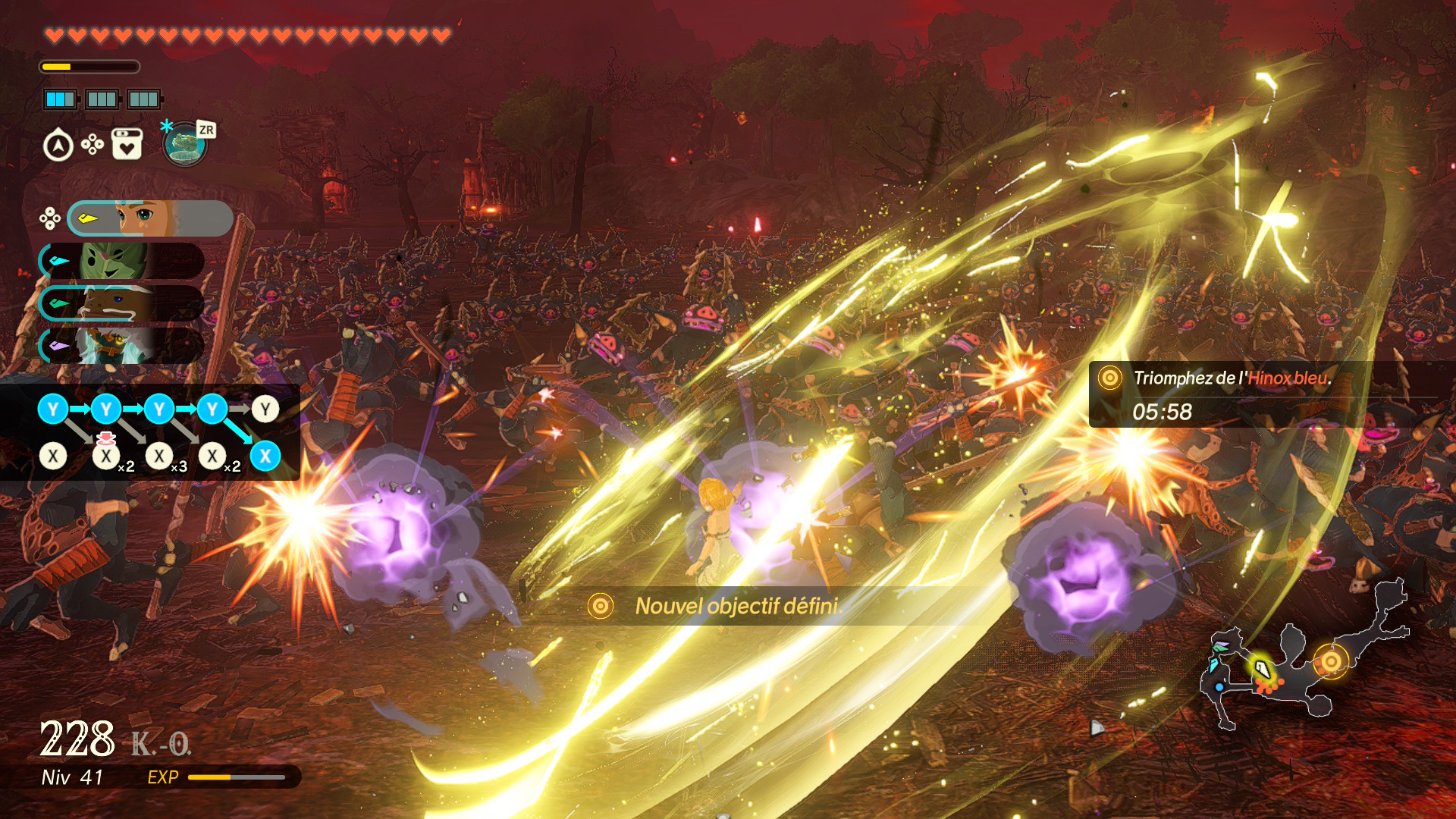Select Zelda's character portrait

(150, 218)
